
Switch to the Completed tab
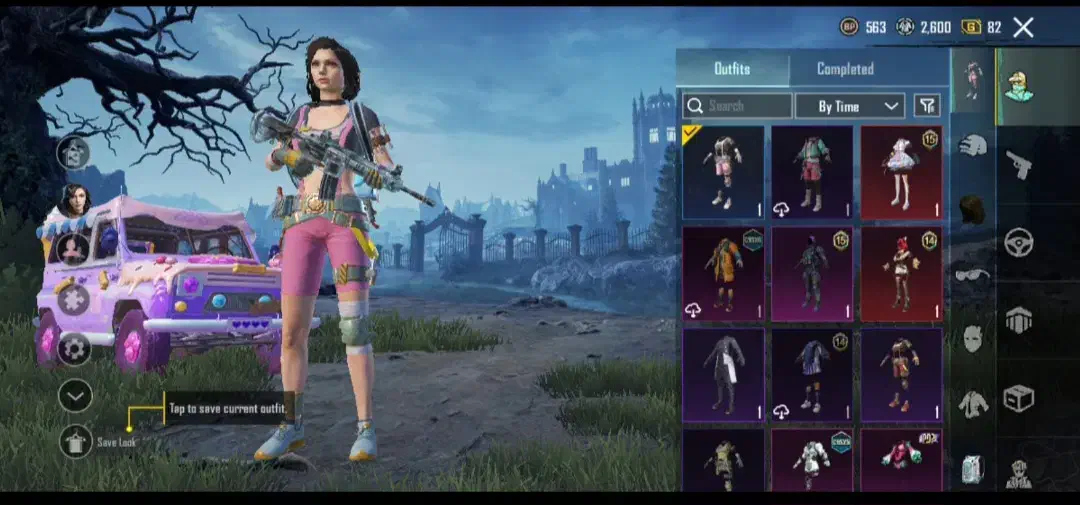(x=845, y=69)
